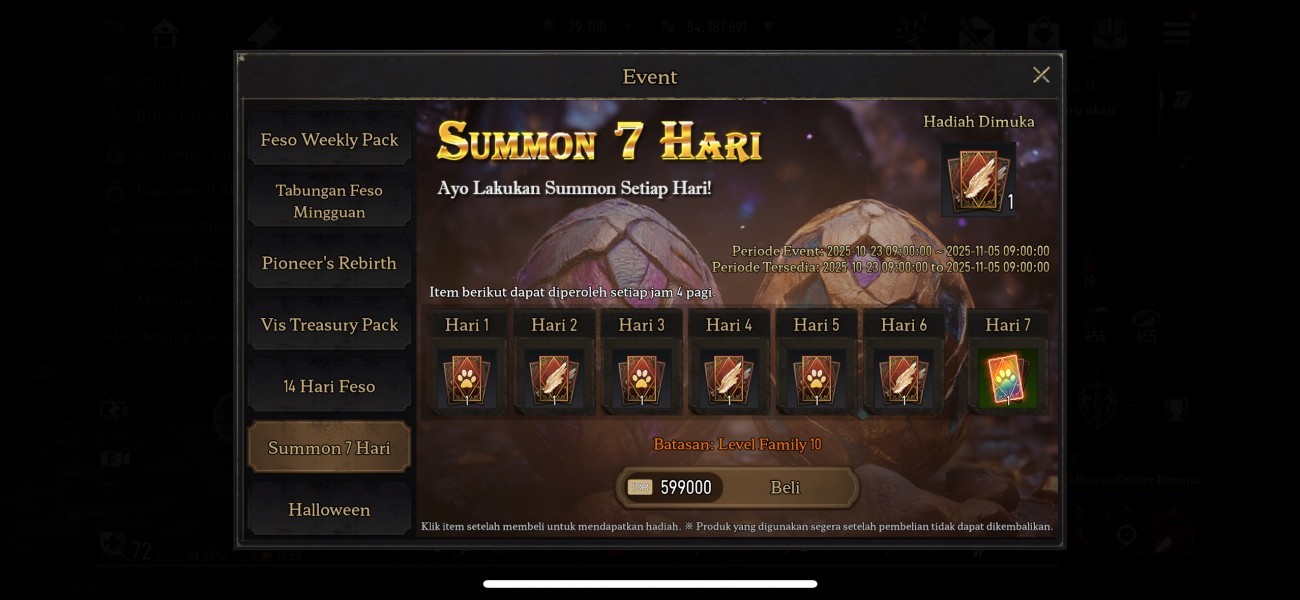Check the Hari 5 reward card
The image size is (1300, 600).
coord(816,379)
